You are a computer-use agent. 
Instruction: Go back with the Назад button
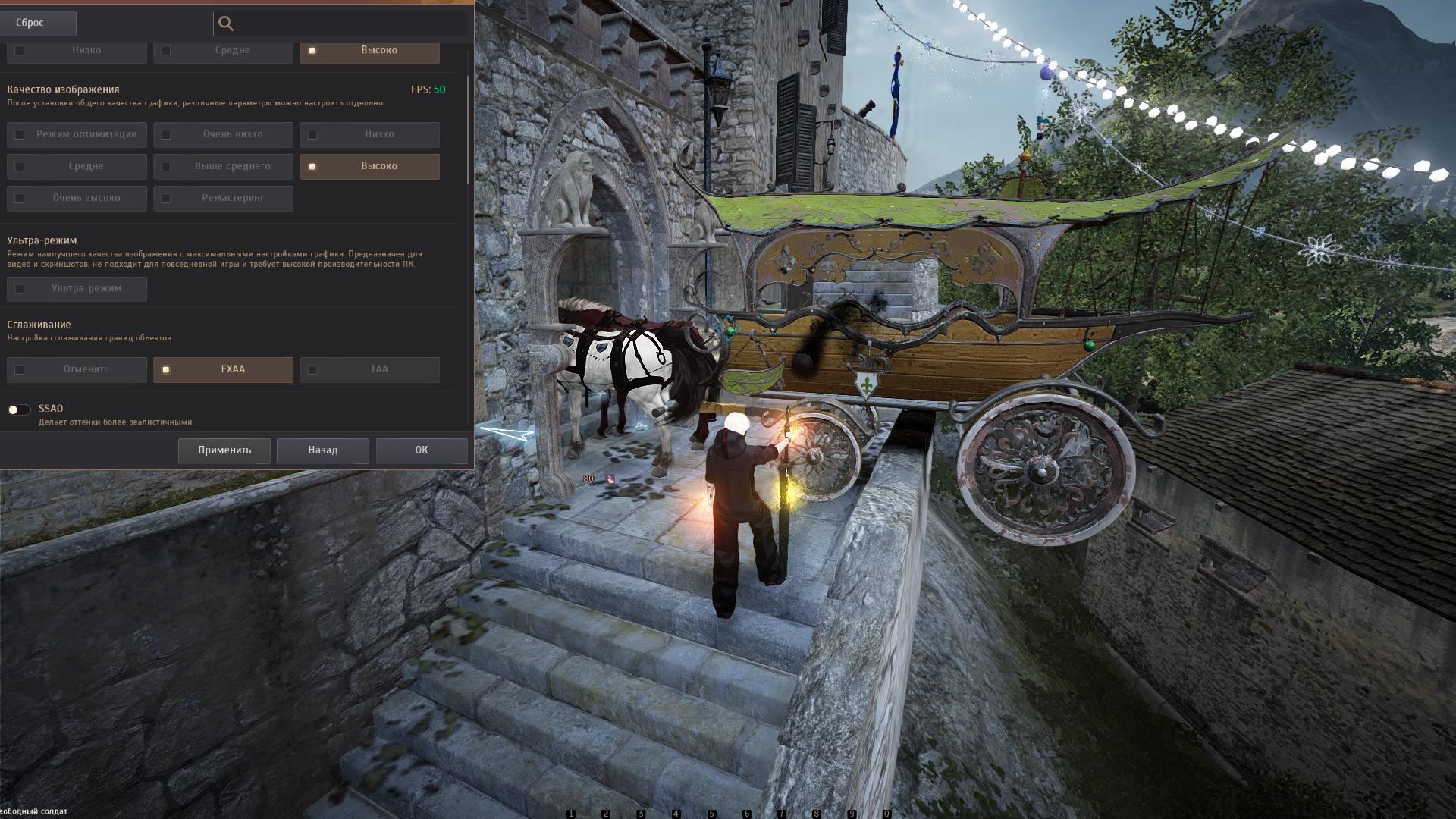pyautogui.click(x=323, y=450)
